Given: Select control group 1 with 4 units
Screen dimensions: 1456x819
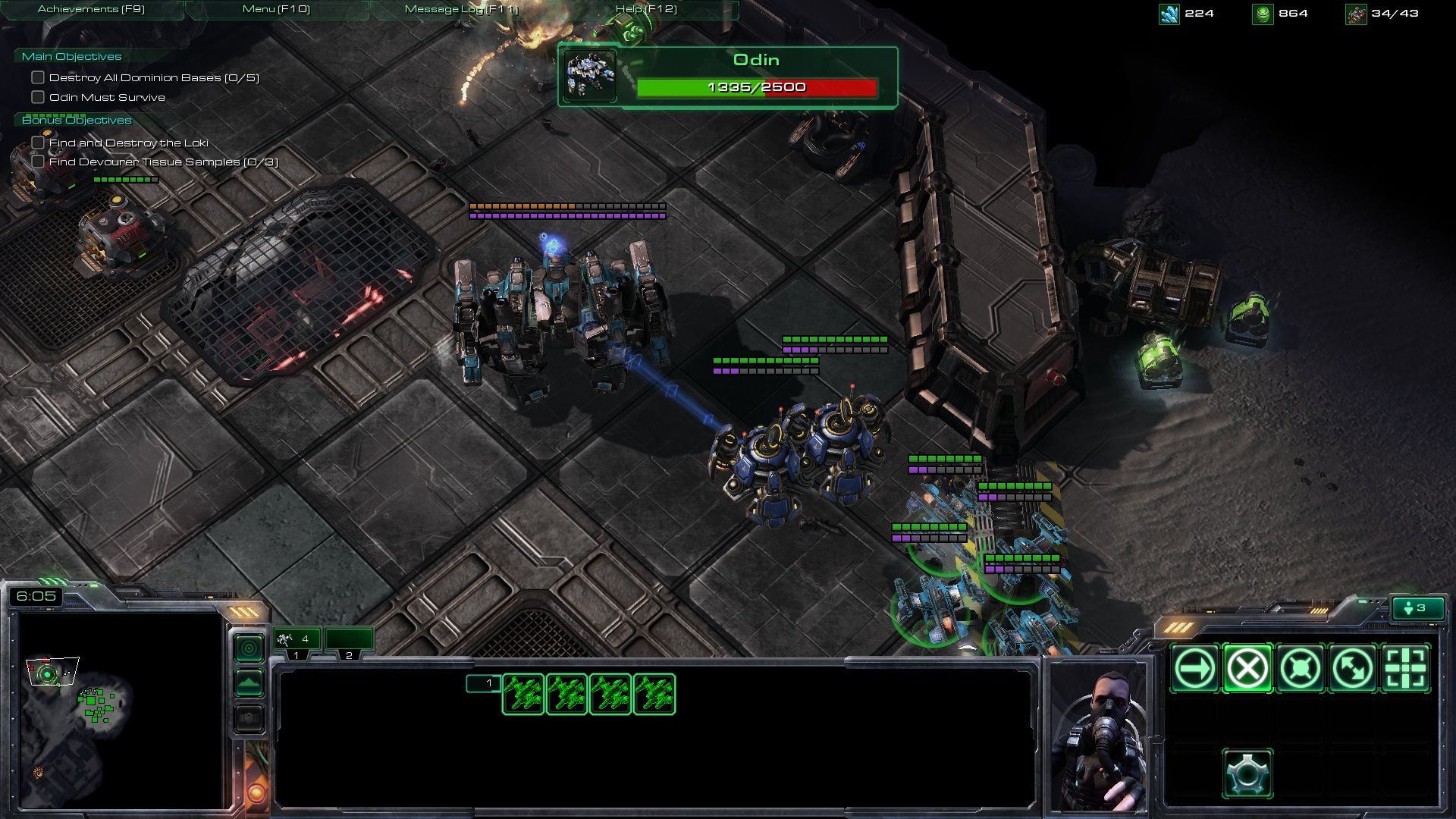Looking at the screenshot, I should point(297,641).
